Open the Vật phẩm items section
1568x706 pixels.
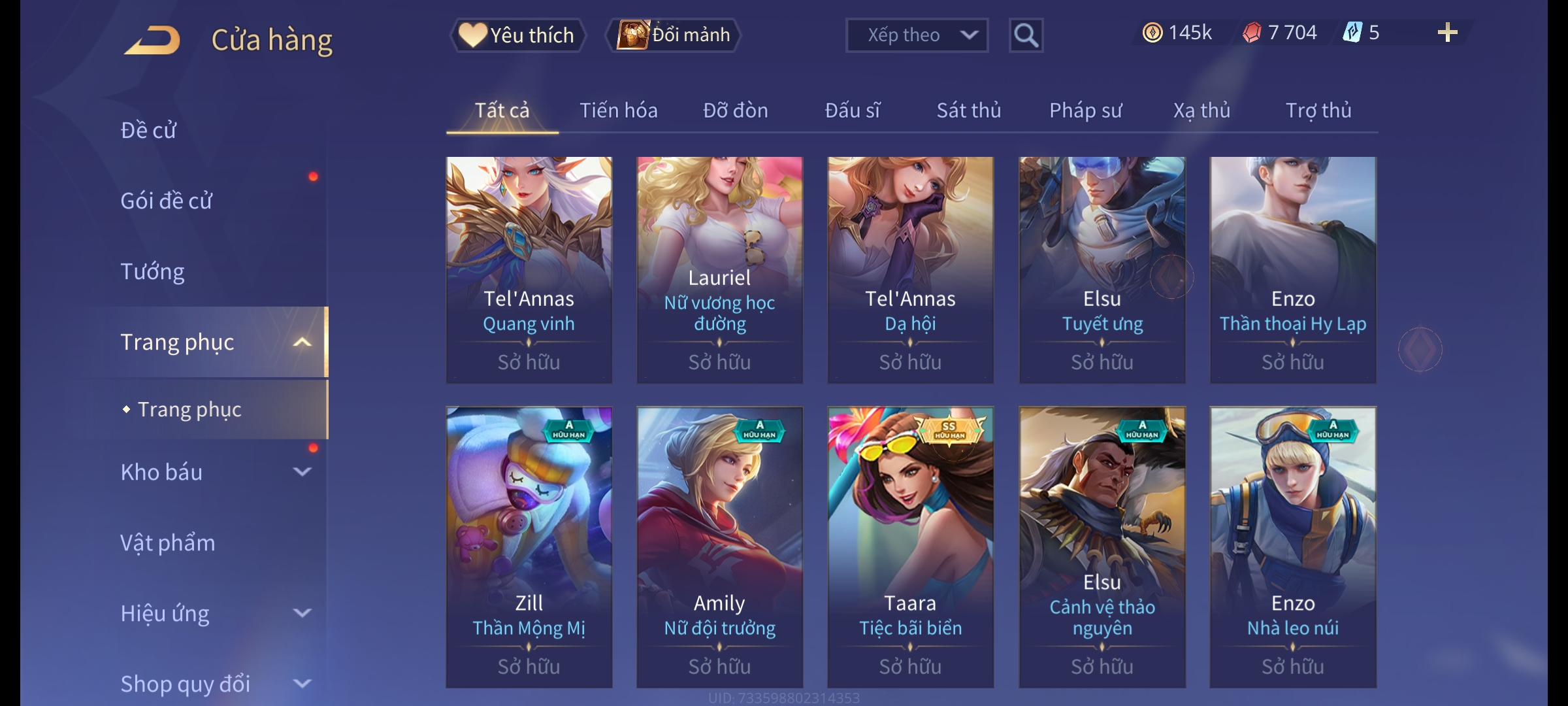[167, 543]
